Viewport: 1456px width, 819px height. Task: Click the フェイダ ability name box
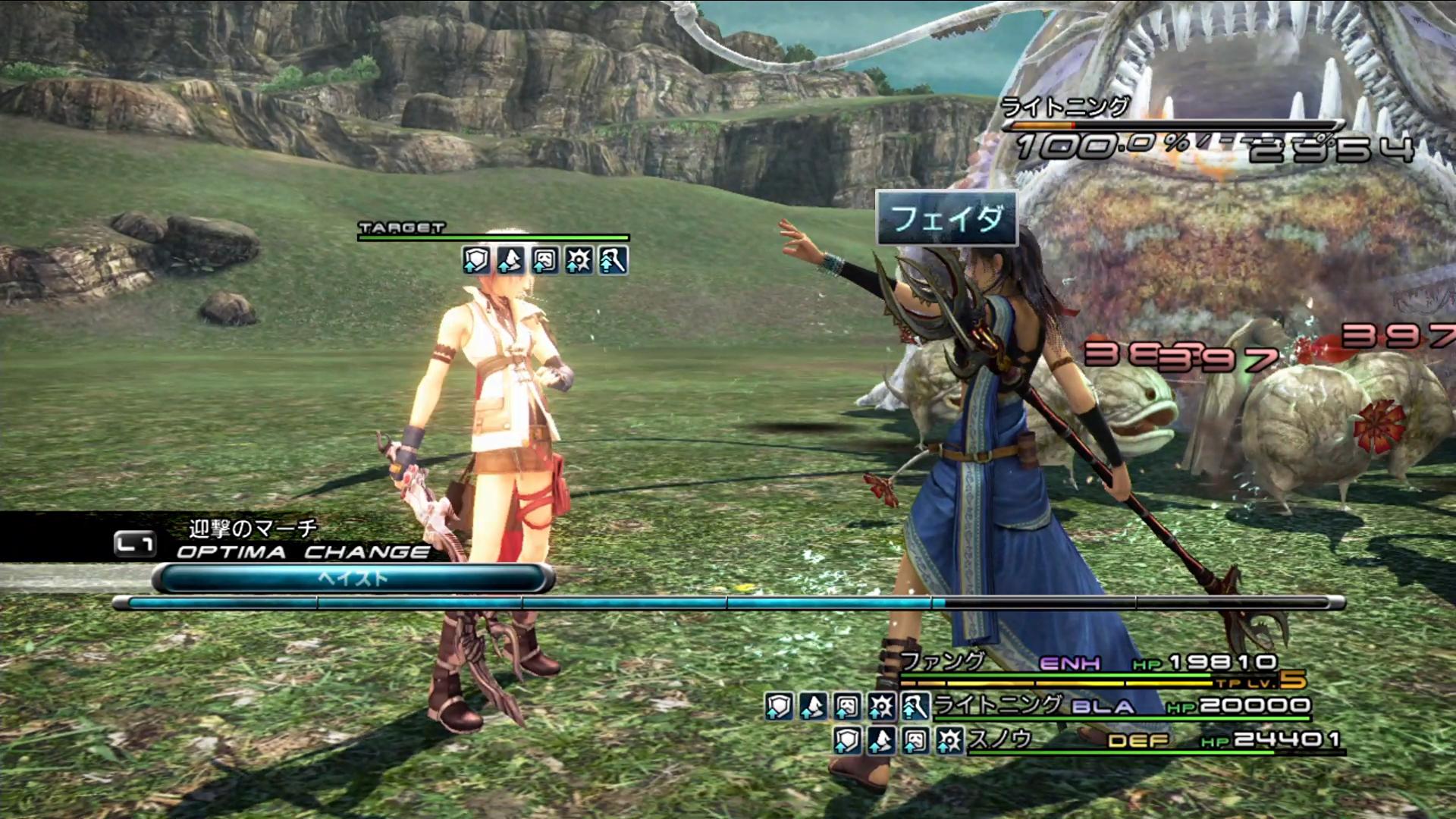[946, 219]
